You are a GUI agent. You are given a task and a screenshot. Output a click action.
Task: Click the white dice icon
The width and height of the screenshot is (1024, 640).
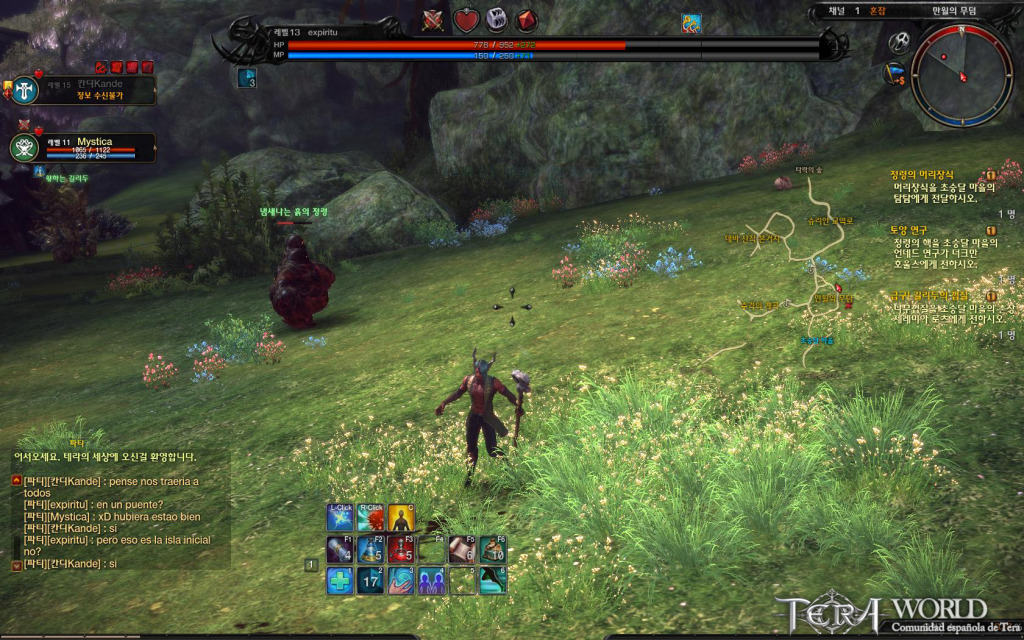coord(496,20)
